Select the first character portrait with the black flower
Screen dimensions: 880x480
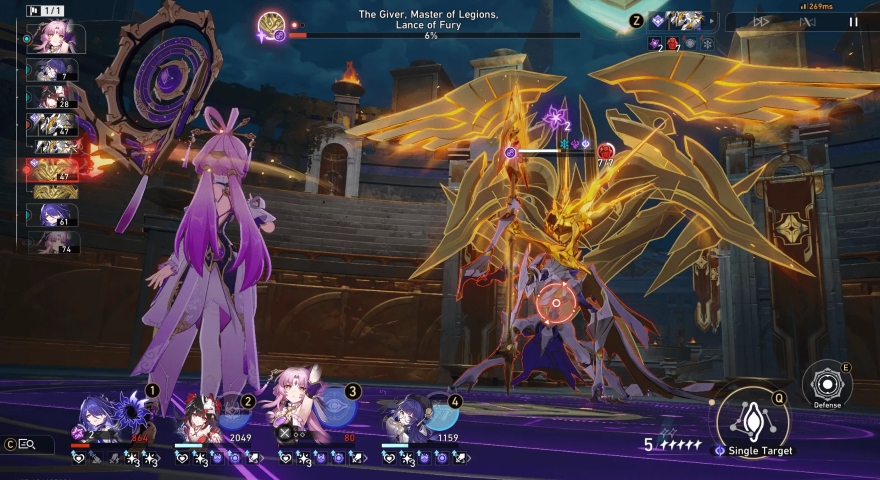[x=108, y=413]
